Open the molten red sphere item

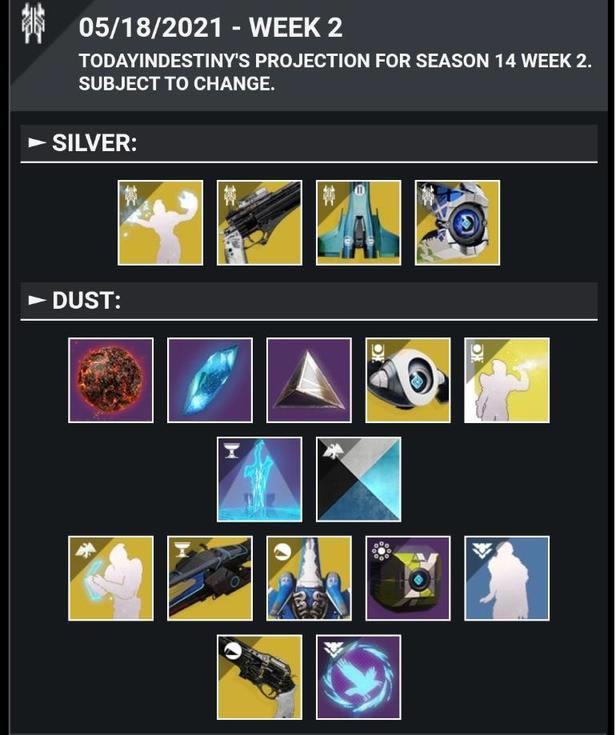tap(111, 380)
